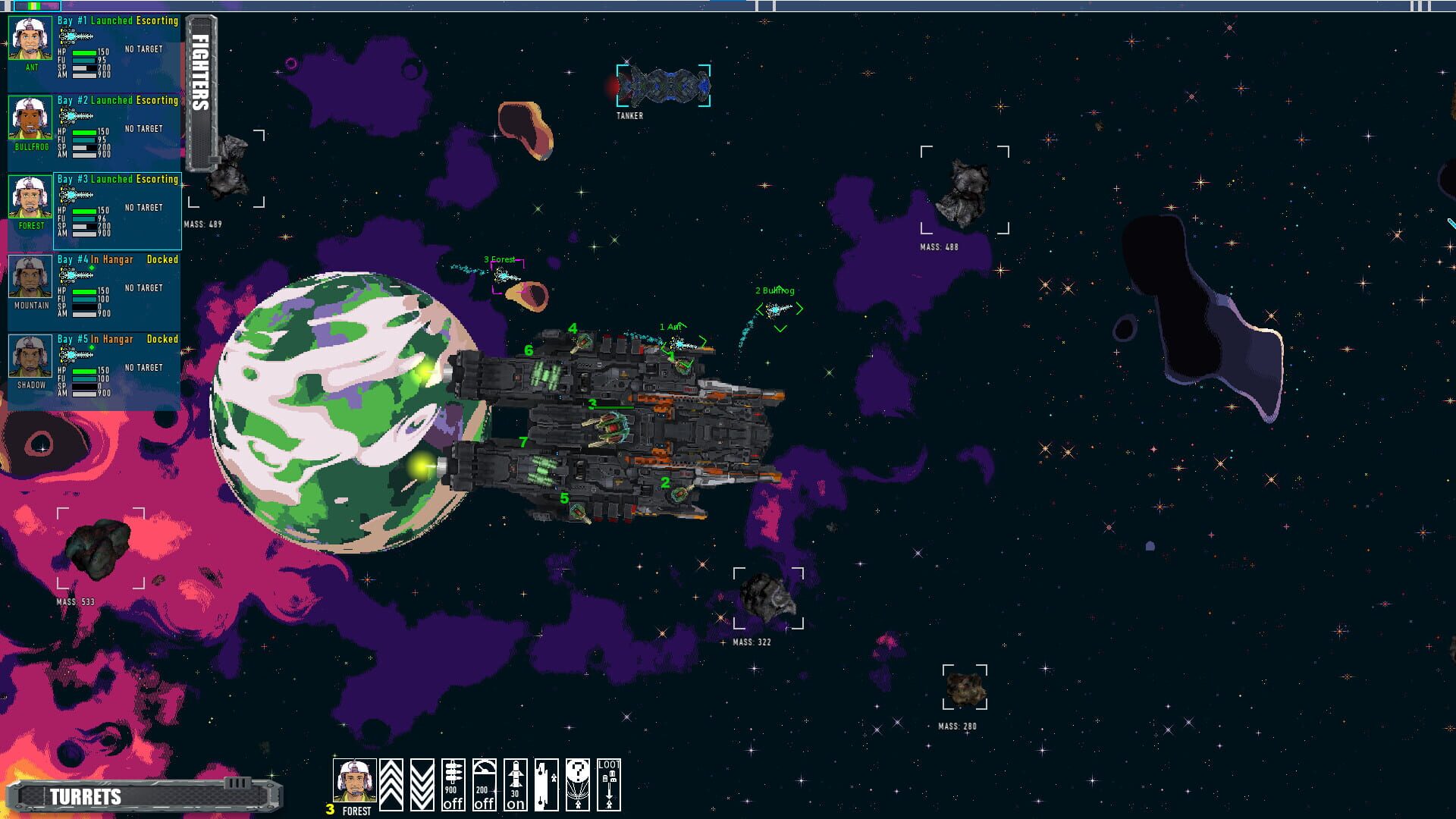Click the downward chevrons control

[x=422, y=781]
